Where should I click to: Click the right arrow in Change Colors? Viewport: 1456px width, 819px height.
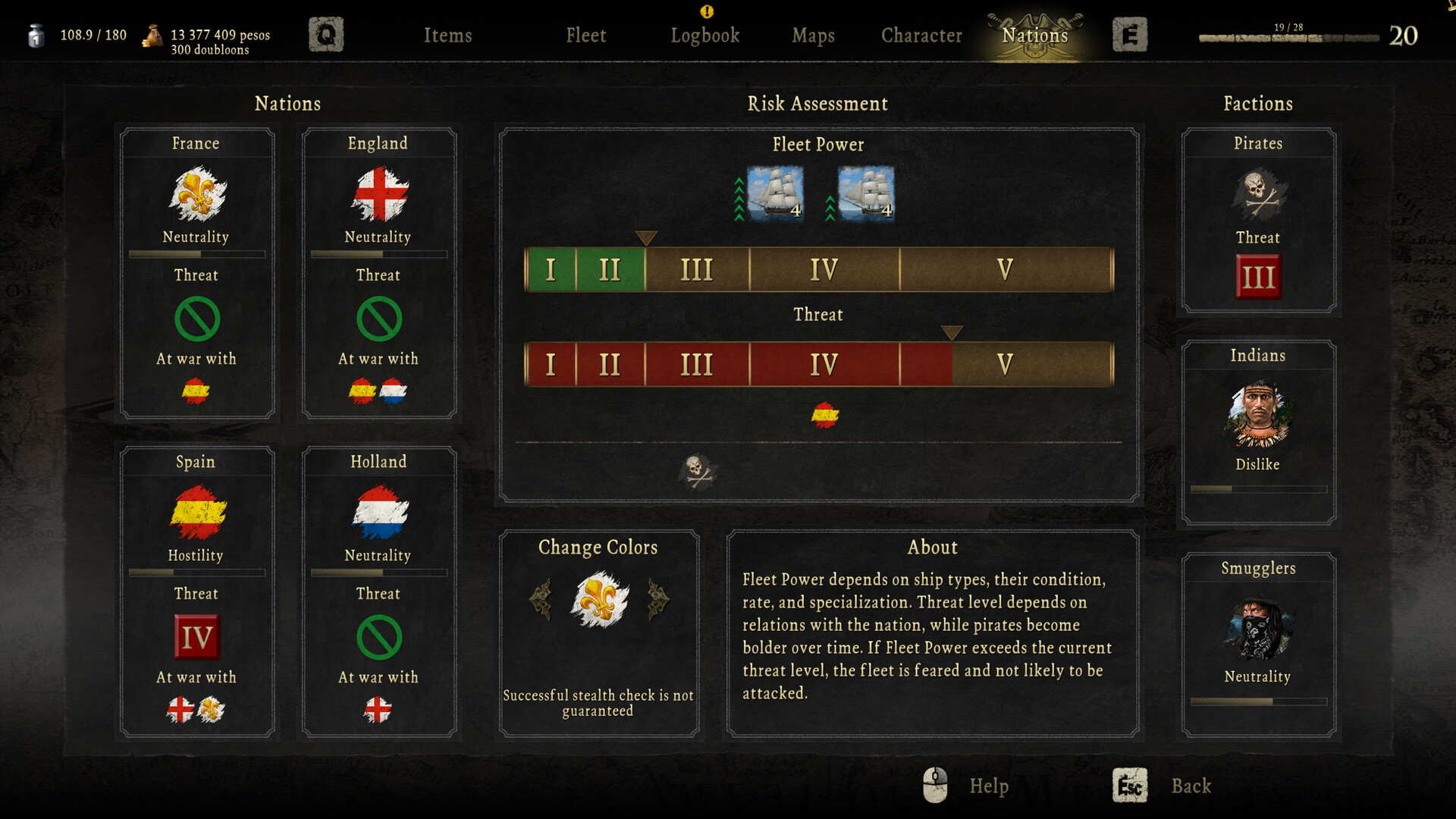pyautogui.click(x=658, y=599)
